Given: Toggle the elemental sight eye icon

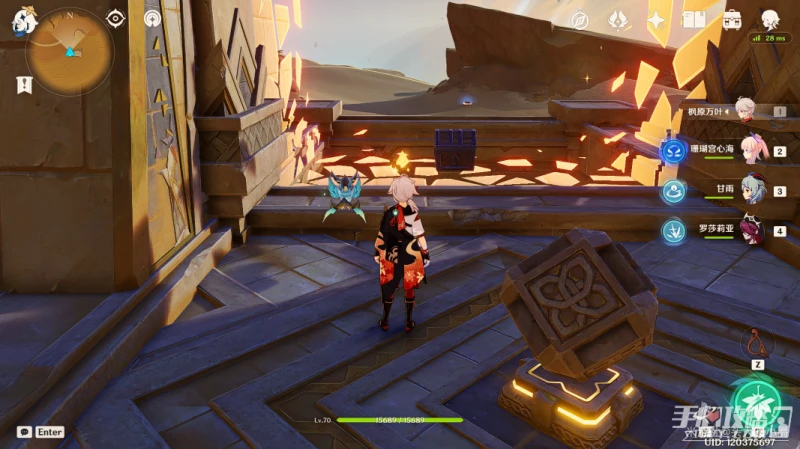Looking at the screenshot, I should click(116, 18).
